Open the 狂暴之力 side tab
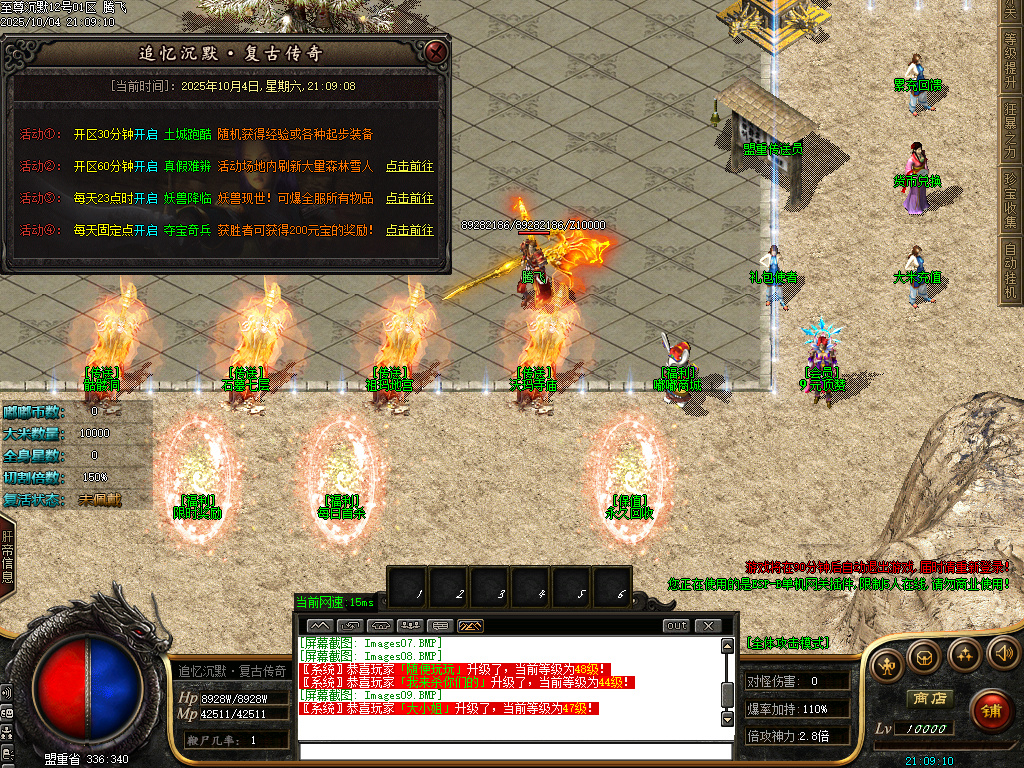The width and height of the screenshot is (1024, 768). [x=1011, y=129]
